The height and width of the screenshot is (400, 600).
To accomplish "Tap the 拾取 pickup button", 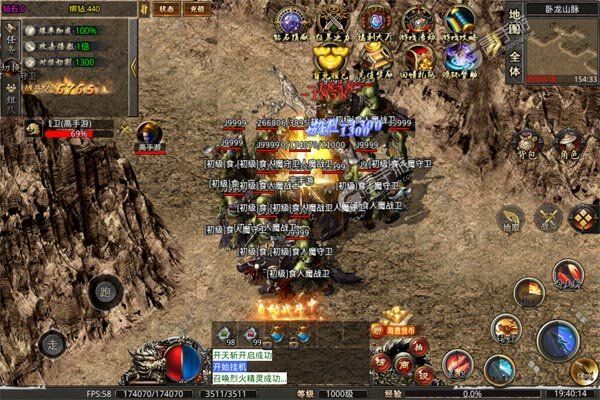I will 510,218.
